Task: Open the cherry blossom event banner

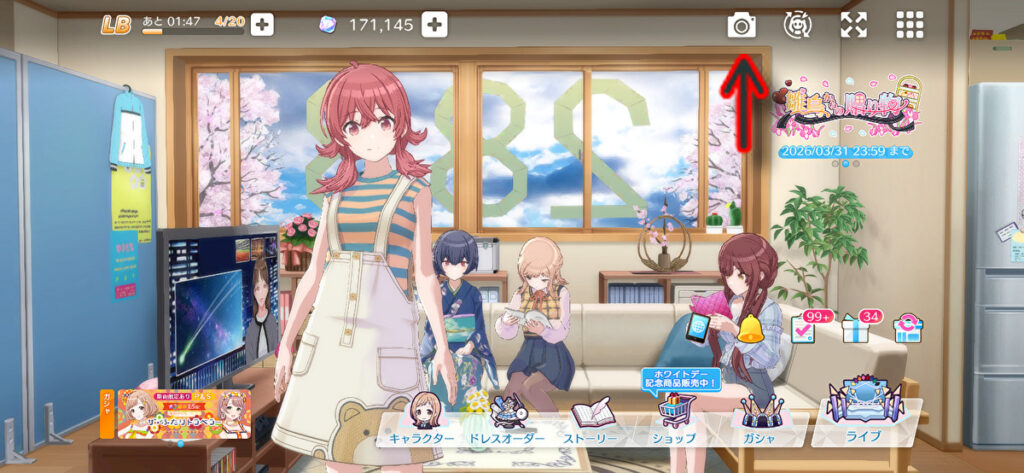Action: (847, 109)
